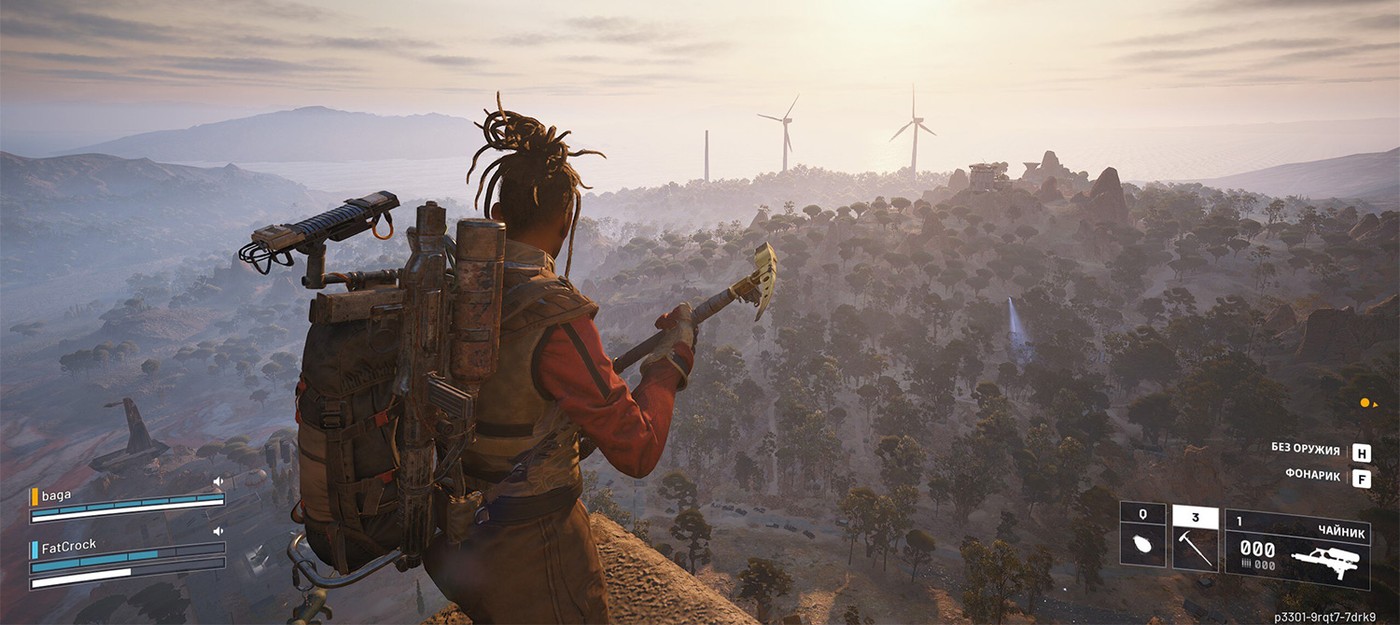Select squadmate name baga
The width and height of the screenshot is (1400, 625).
[x=56, y=495]
